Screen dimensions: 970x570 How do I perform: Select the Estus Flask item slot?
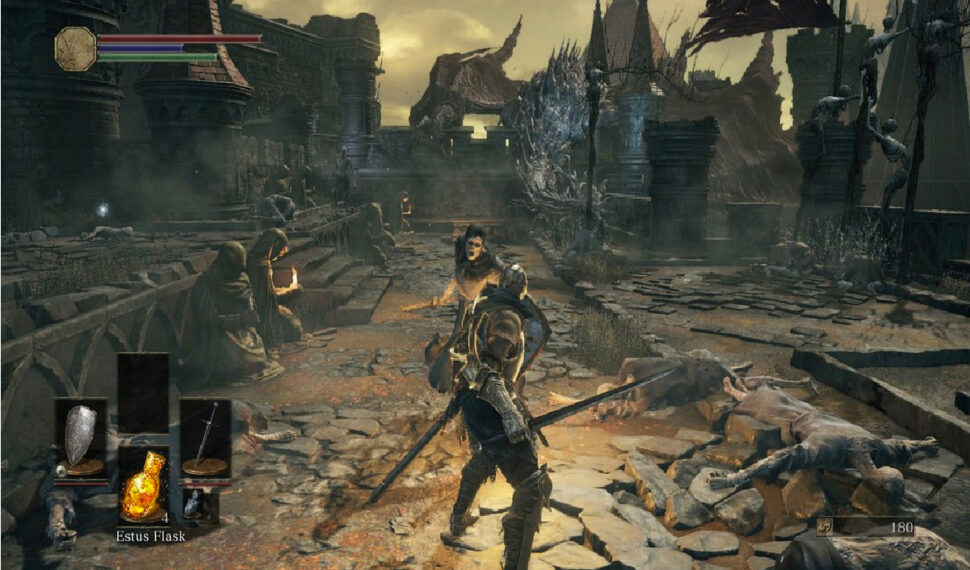coord(143,484)
